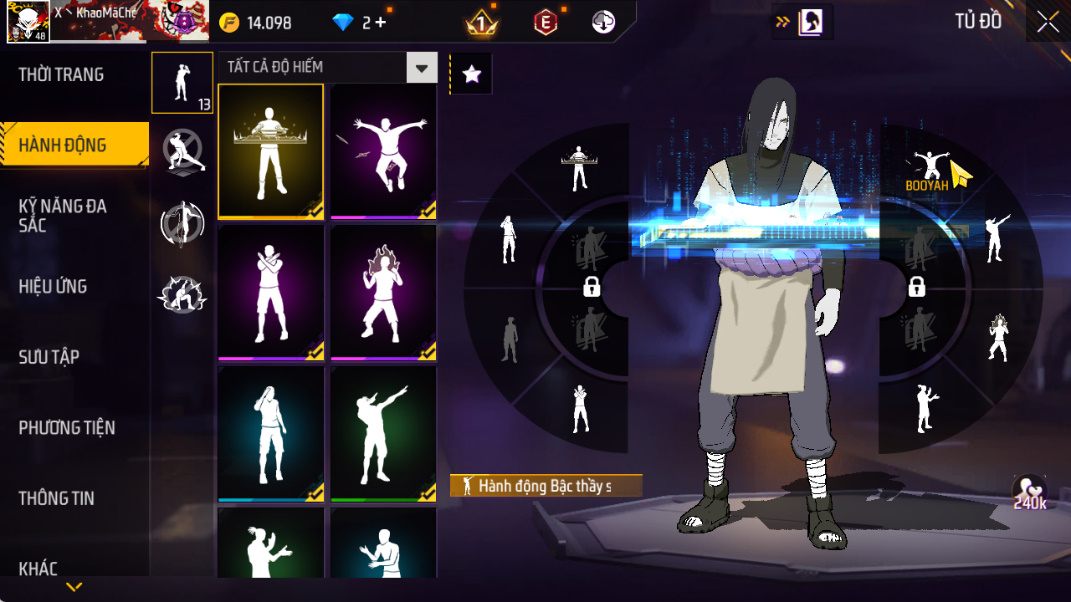Open the Hiệu Ứng section

point(53,287)
